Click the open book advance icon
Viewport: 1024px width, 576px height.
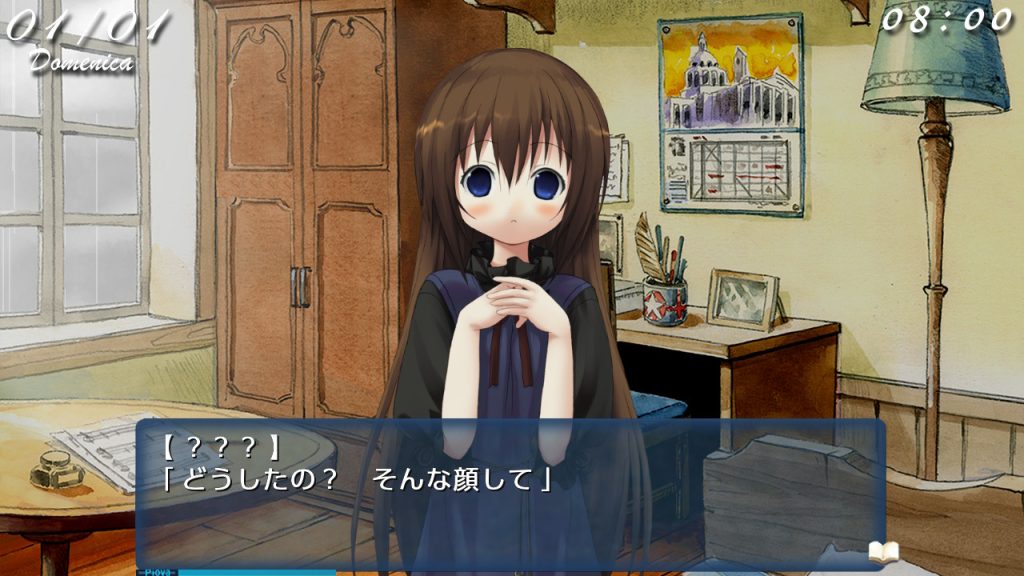883,551
